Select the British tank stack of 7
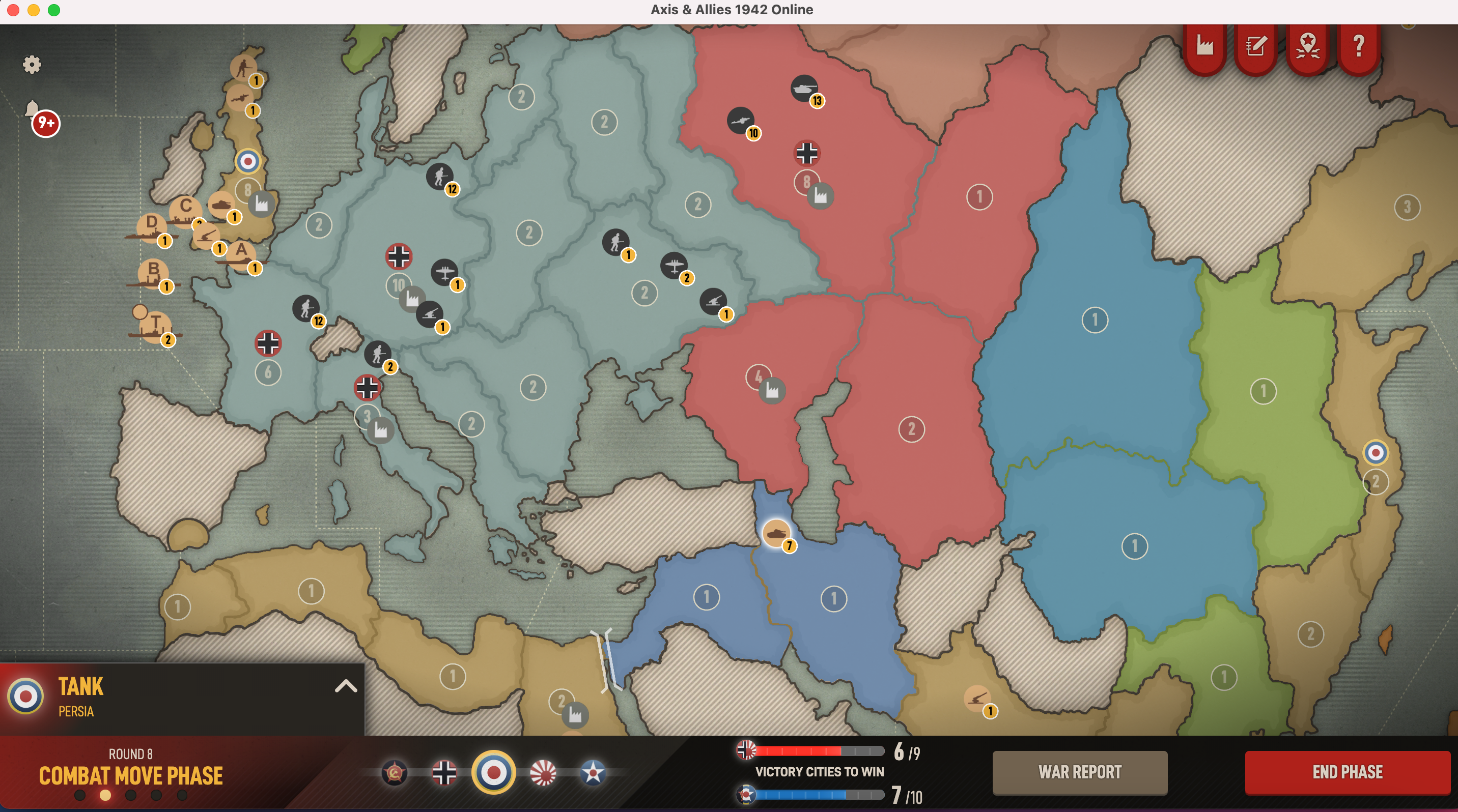Image resolution: width=1458 pixels, height=812 pixels. coord(776,533)
